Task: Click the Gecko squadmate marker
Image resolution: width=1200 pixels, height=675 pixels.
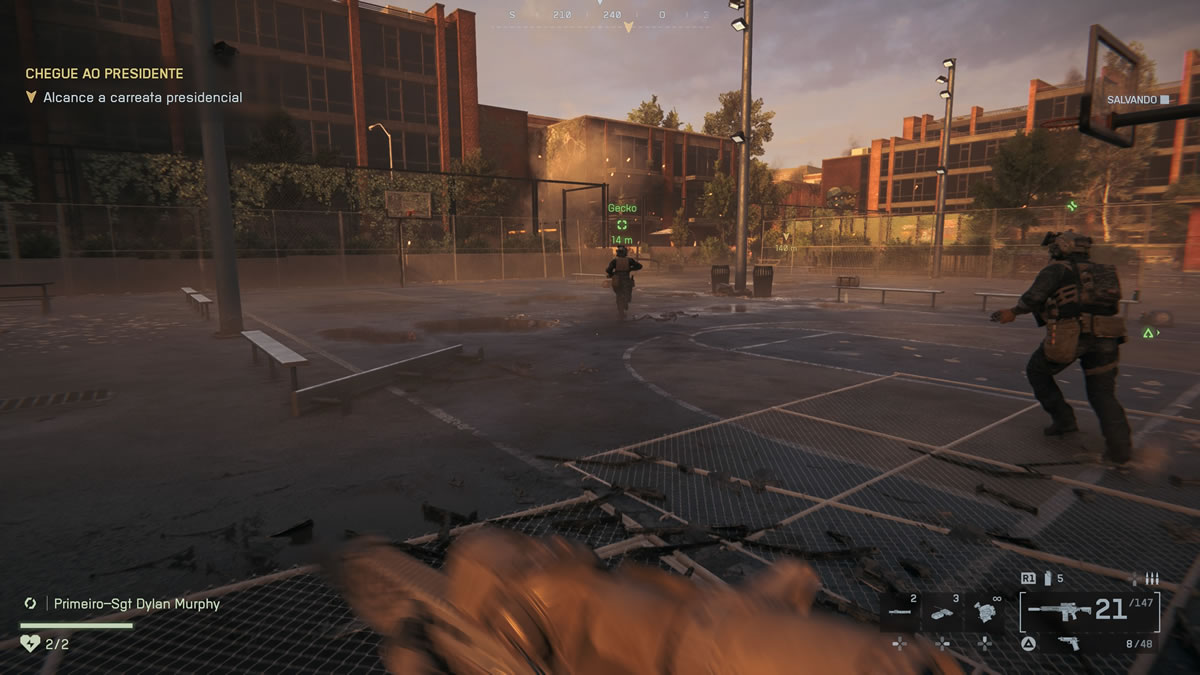Action: 622,224
